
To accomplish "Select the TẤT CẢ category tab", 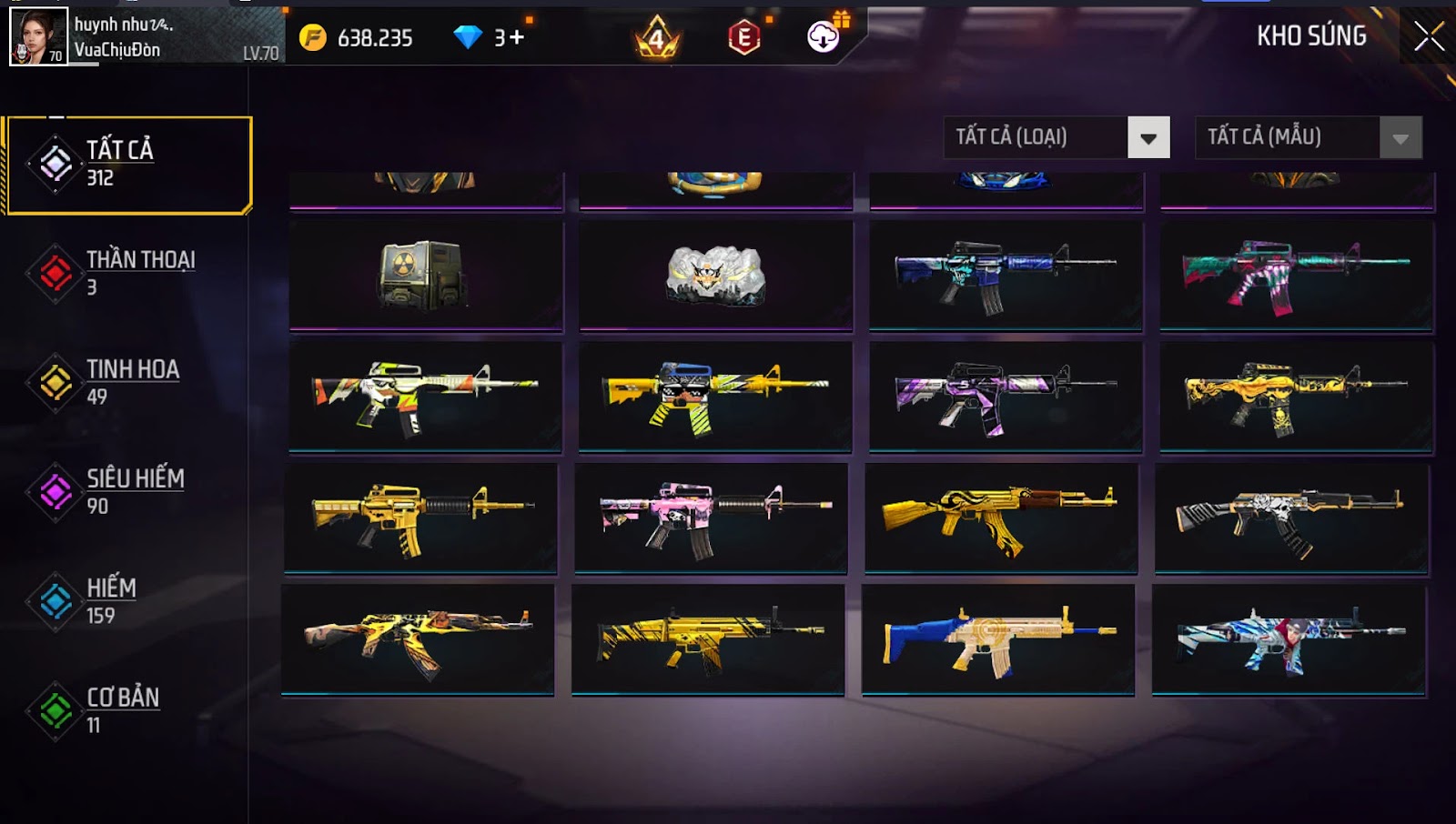I will [128, 165].
